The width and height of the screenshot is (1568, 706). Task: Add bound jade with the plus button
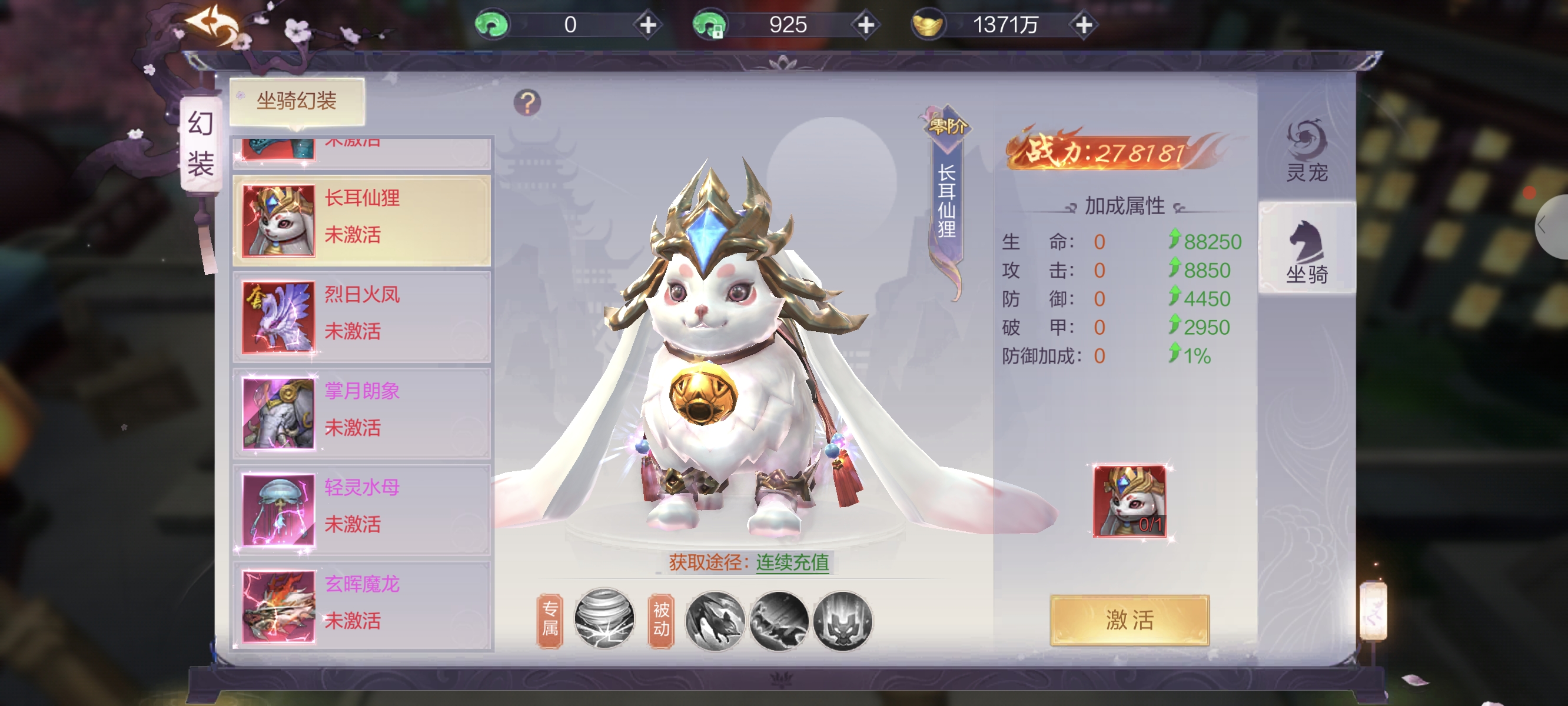coord(866,25)
